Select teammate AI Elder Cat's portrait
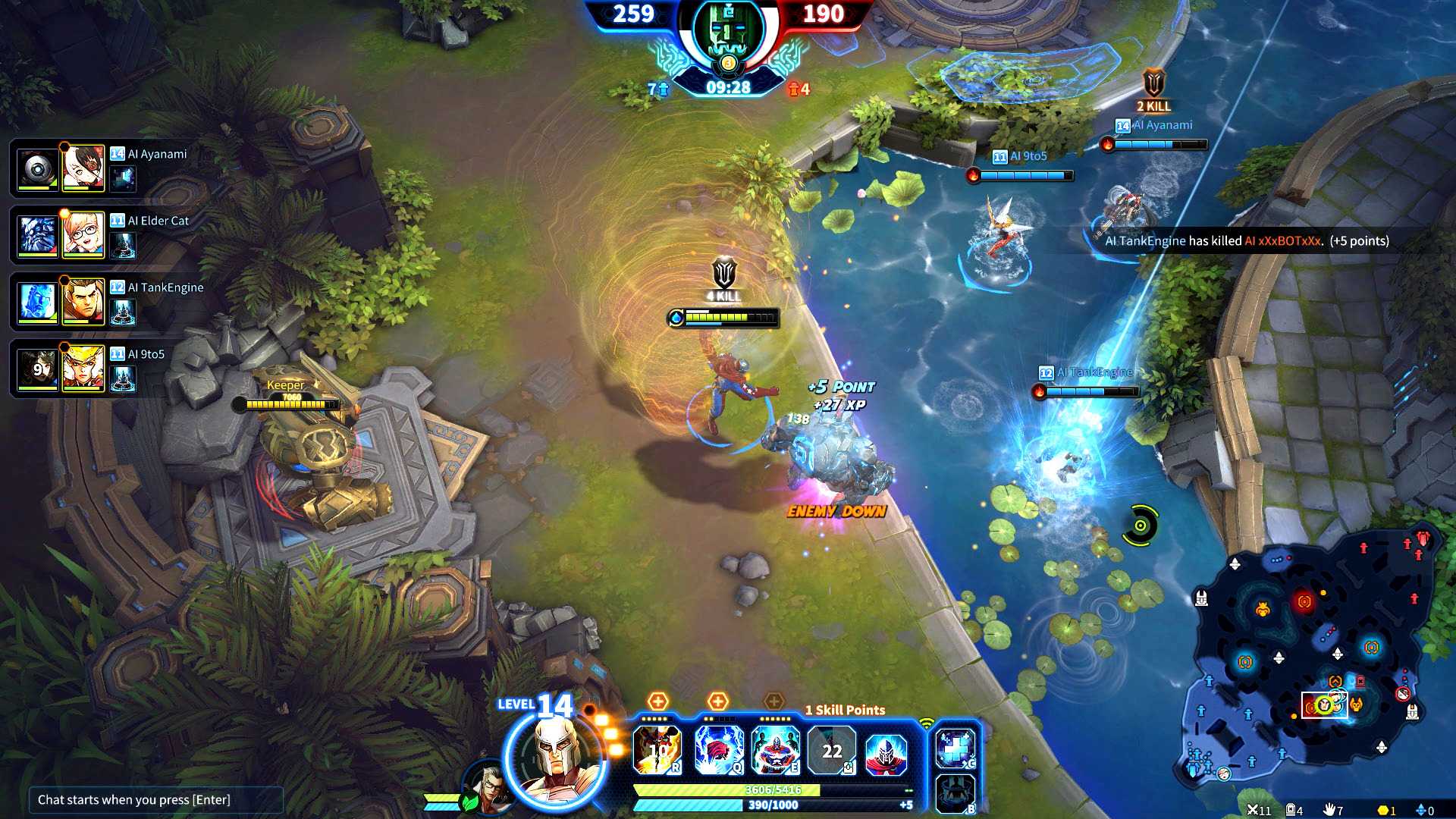 [x=83, y=234]
